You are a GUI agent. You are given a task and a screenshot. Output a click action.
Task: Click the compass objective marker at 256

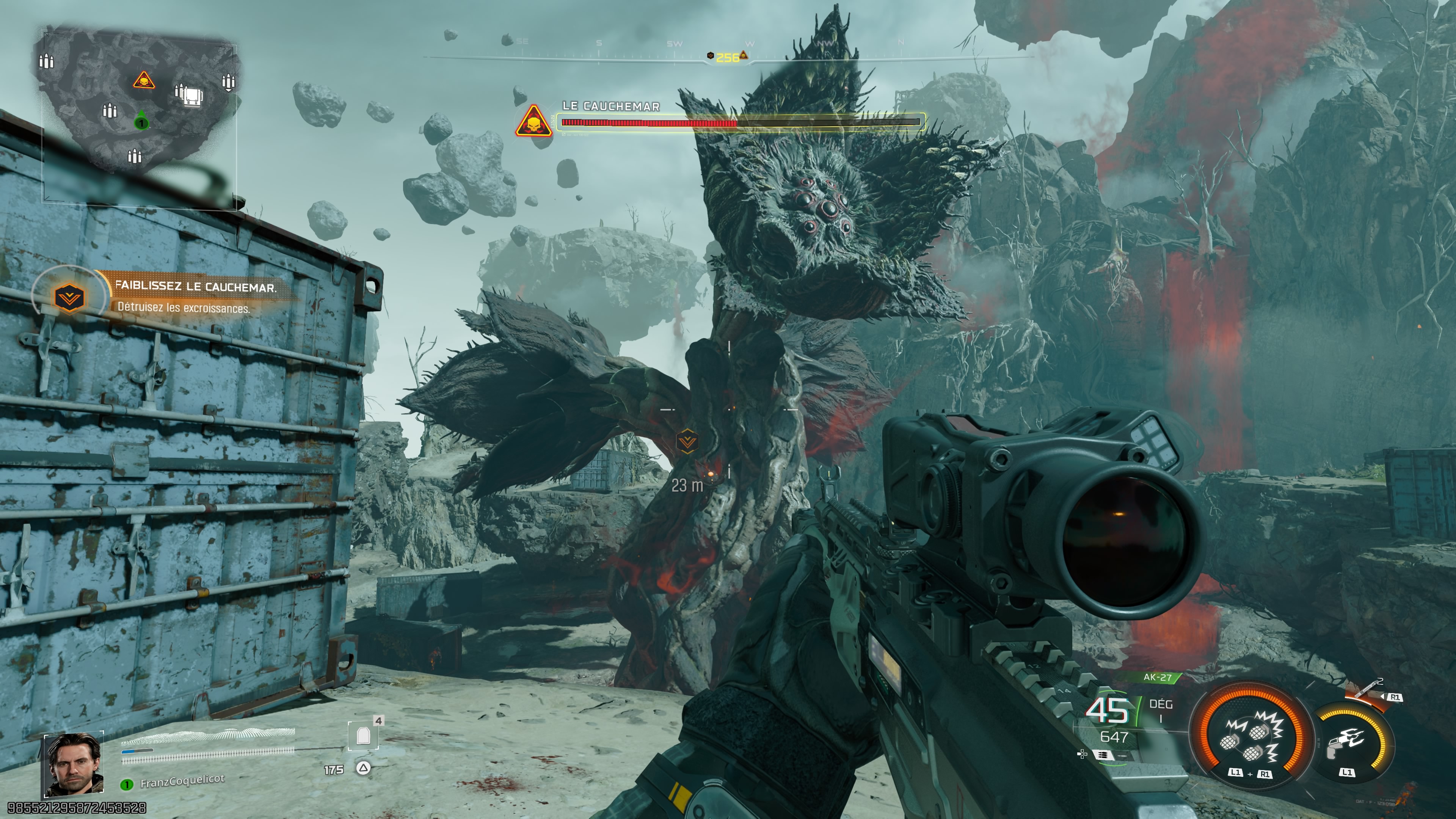[x=728, y=56]
